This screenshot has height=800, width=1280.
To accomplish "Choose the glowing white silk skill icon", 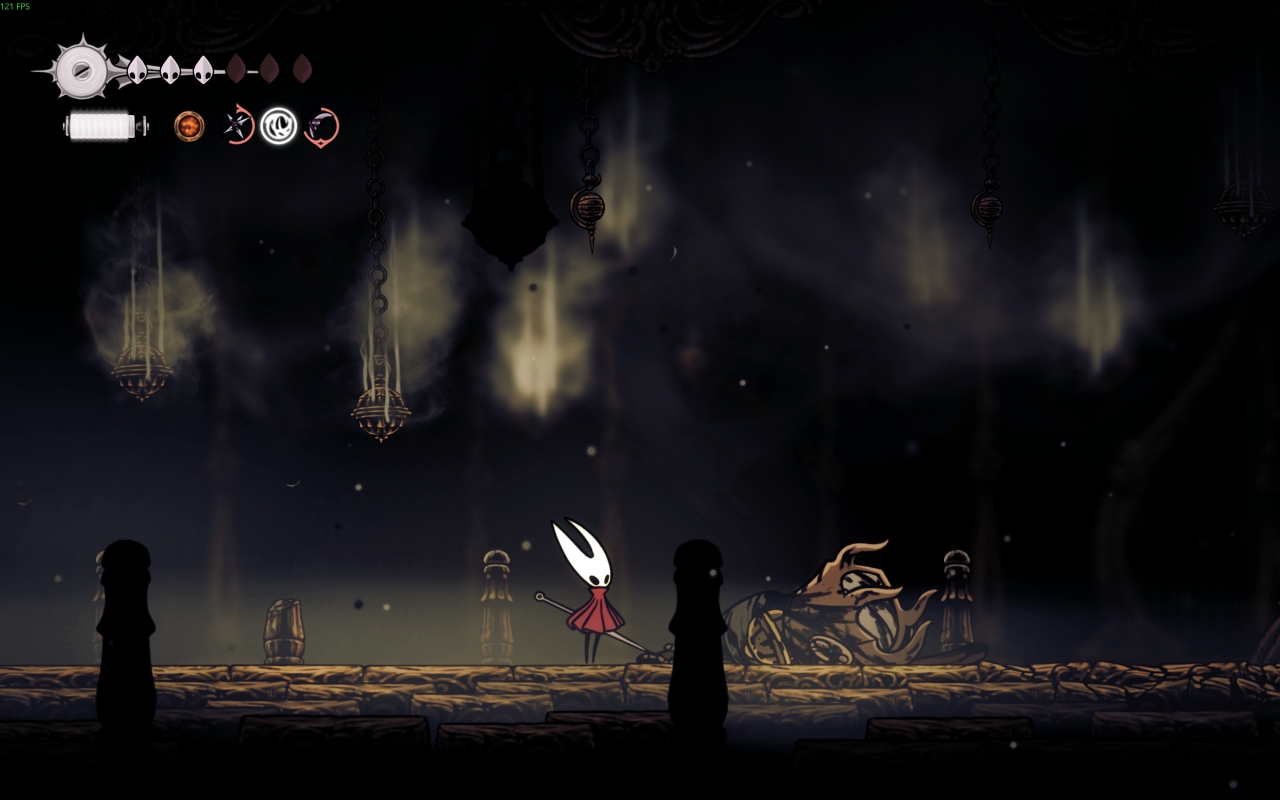I will (x=279, y=126).
